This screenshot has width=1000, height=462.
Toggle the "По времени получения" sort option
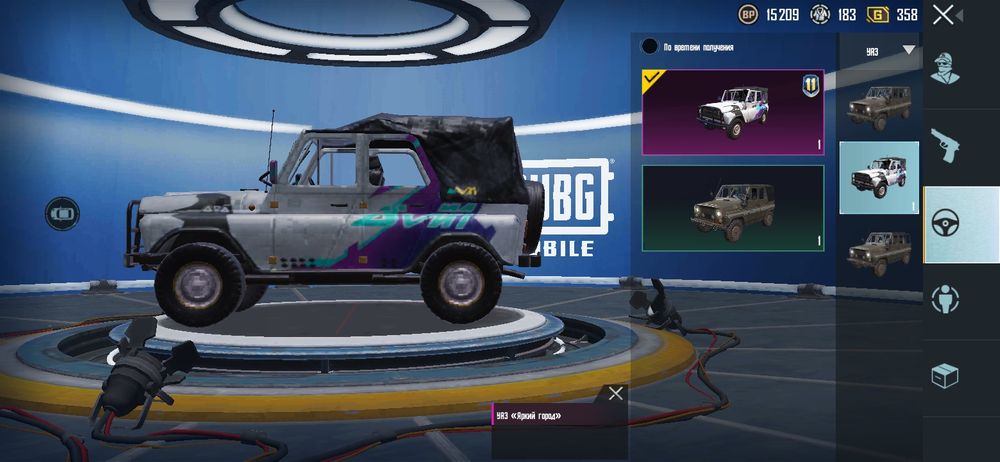tap(650, 47)
